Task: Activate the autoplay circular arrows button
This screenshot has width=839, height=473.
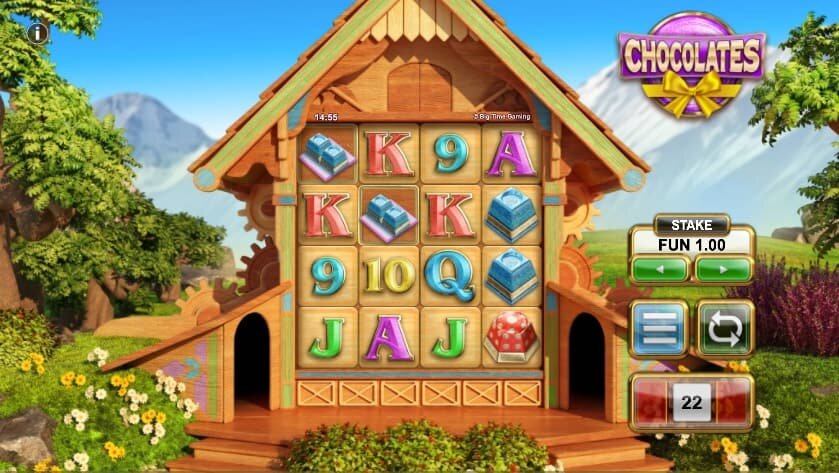Action: [x=724, y=329]
